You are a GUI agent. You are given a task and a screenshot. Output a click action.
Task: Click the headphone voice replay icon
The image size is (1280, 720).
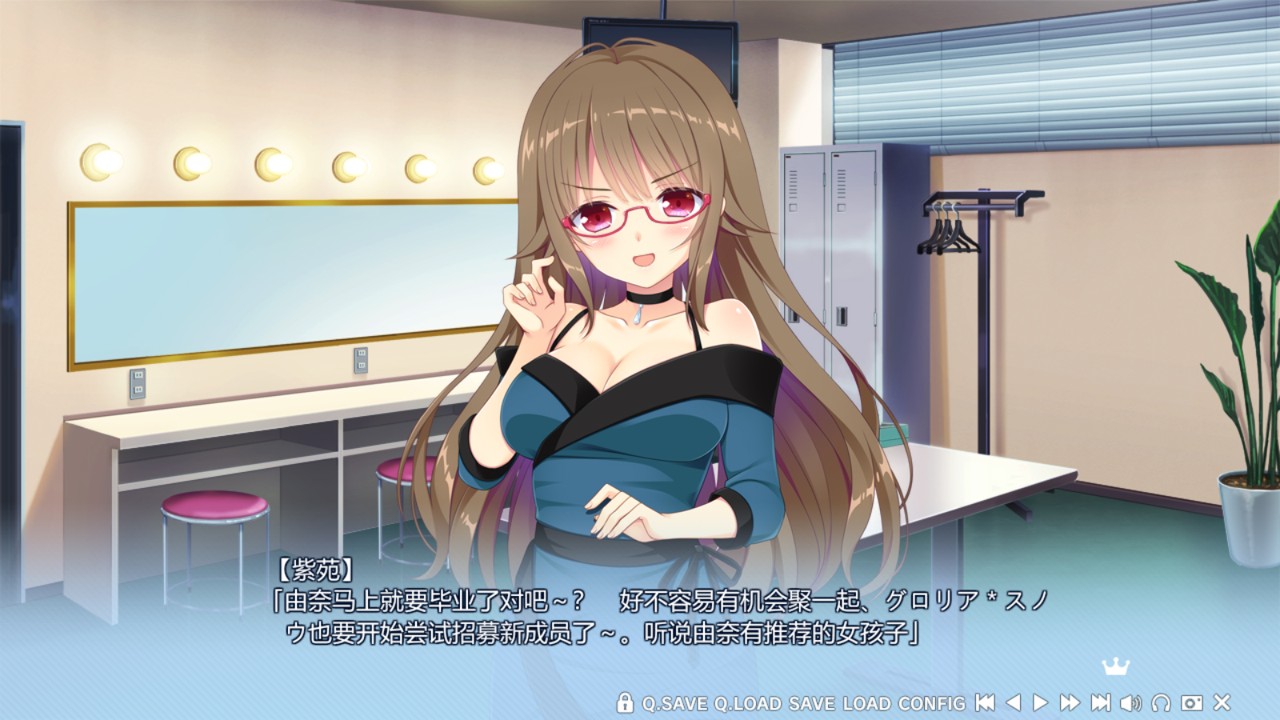click(x=1161, y=703)
